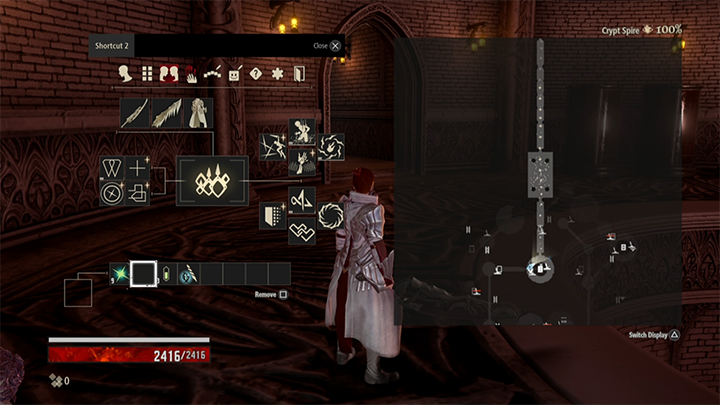Select the two-heads companion tab
The height and width of the screenshot is (405, 720).
click(168, 73)
